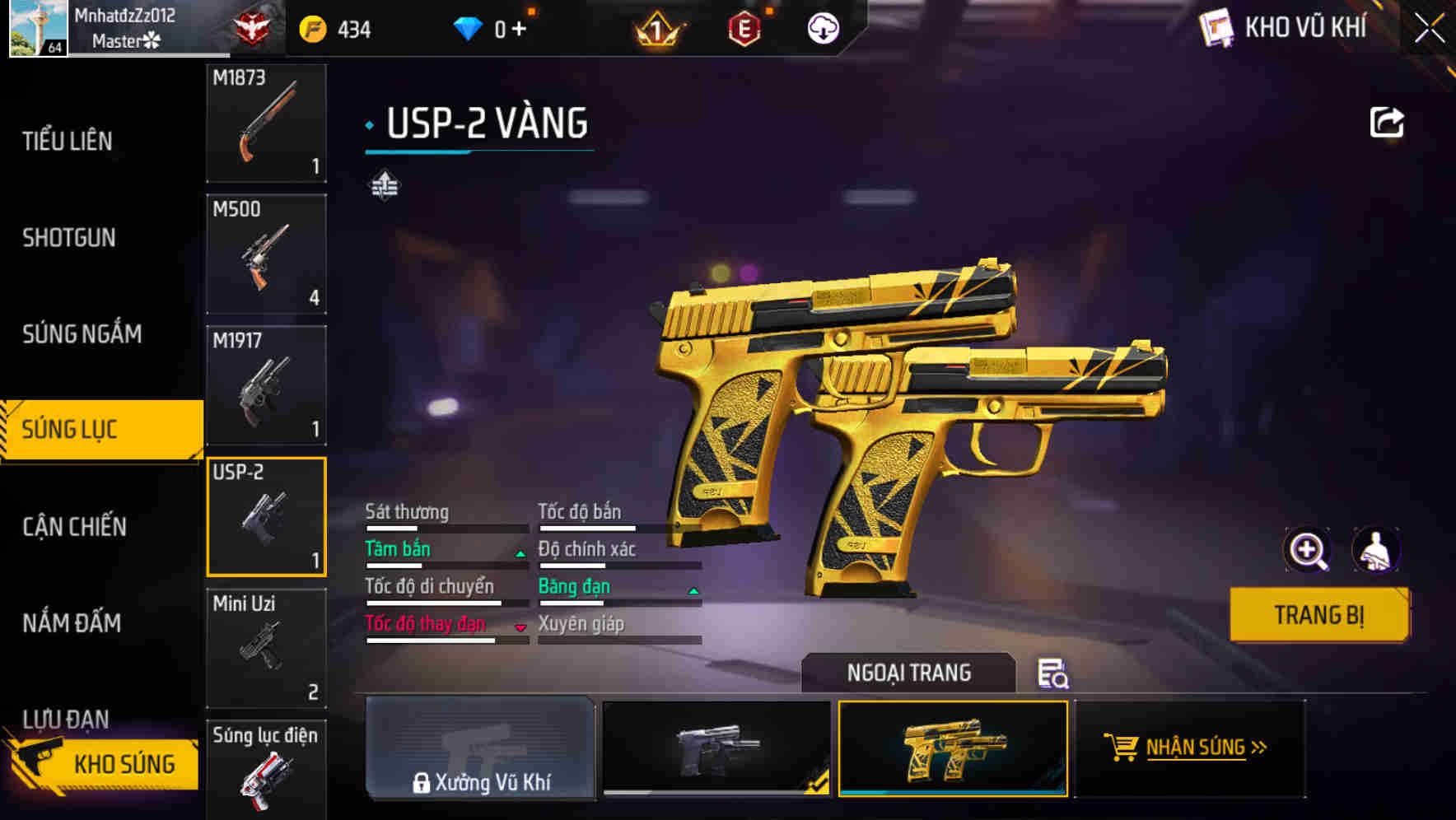Click the shopping cart icon beside NHẬN SÚNG
Screen dimensions: 1456x820
click(x=1122, y=748)
